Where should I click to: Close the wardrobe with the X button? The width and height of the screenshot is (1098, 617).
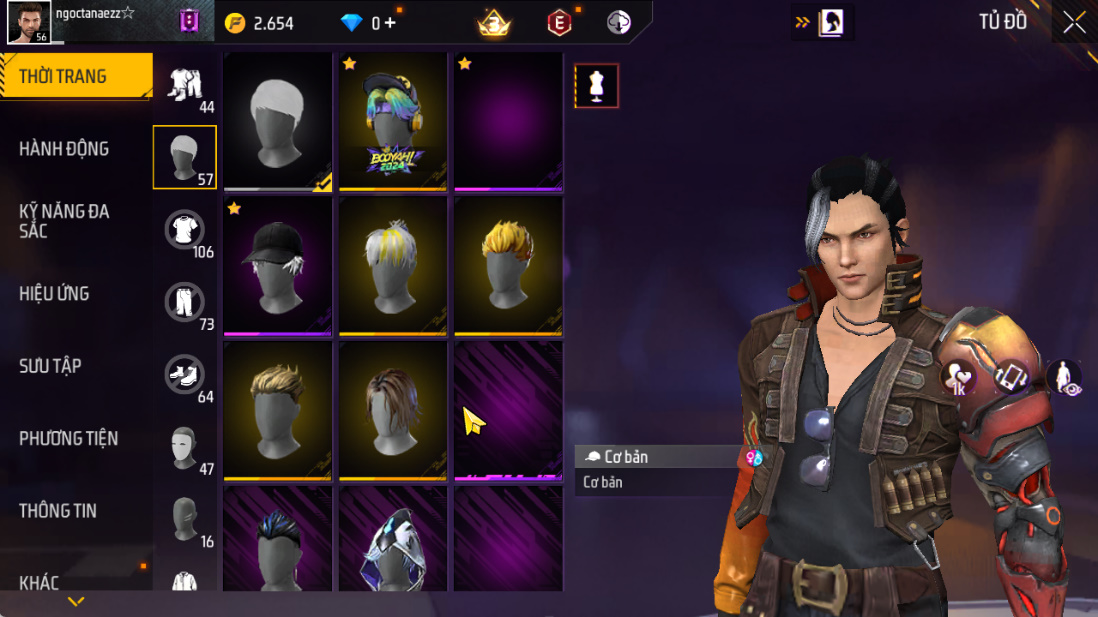[1074, 22]
